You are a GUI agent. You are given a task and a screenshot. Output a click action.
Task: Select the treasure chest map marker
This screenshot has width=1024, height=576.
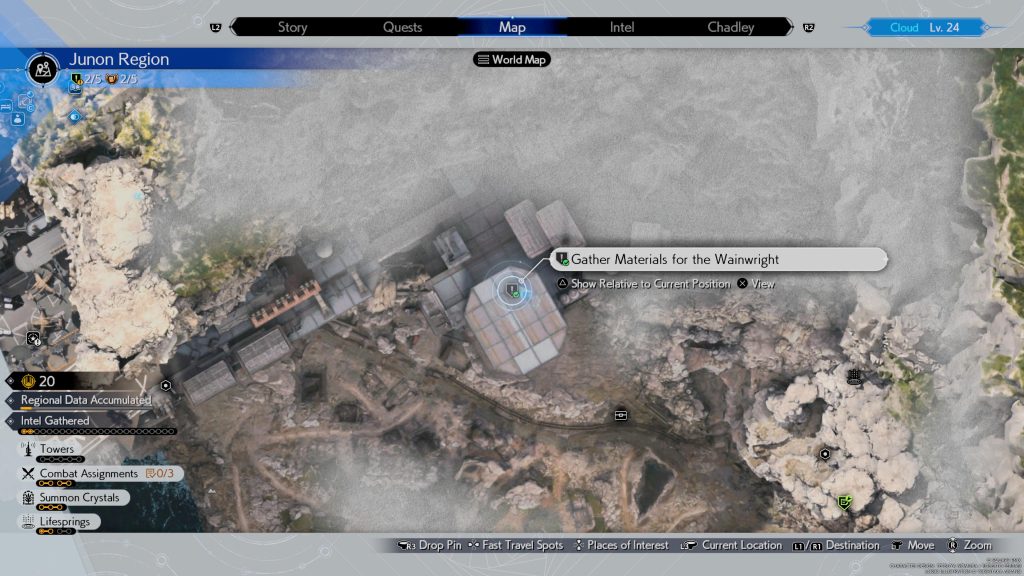coord(621,415)
